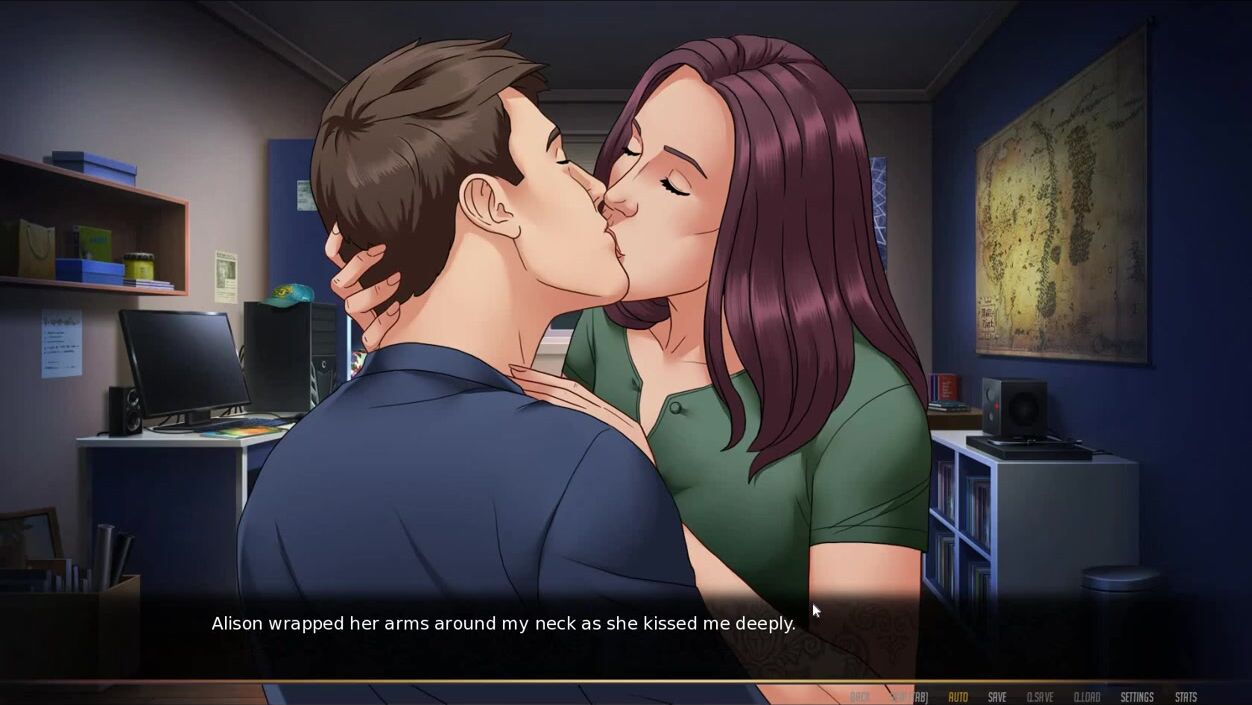Show the Stats screen
Screen dimensions: 1252x705
(x=1186, y=697)
